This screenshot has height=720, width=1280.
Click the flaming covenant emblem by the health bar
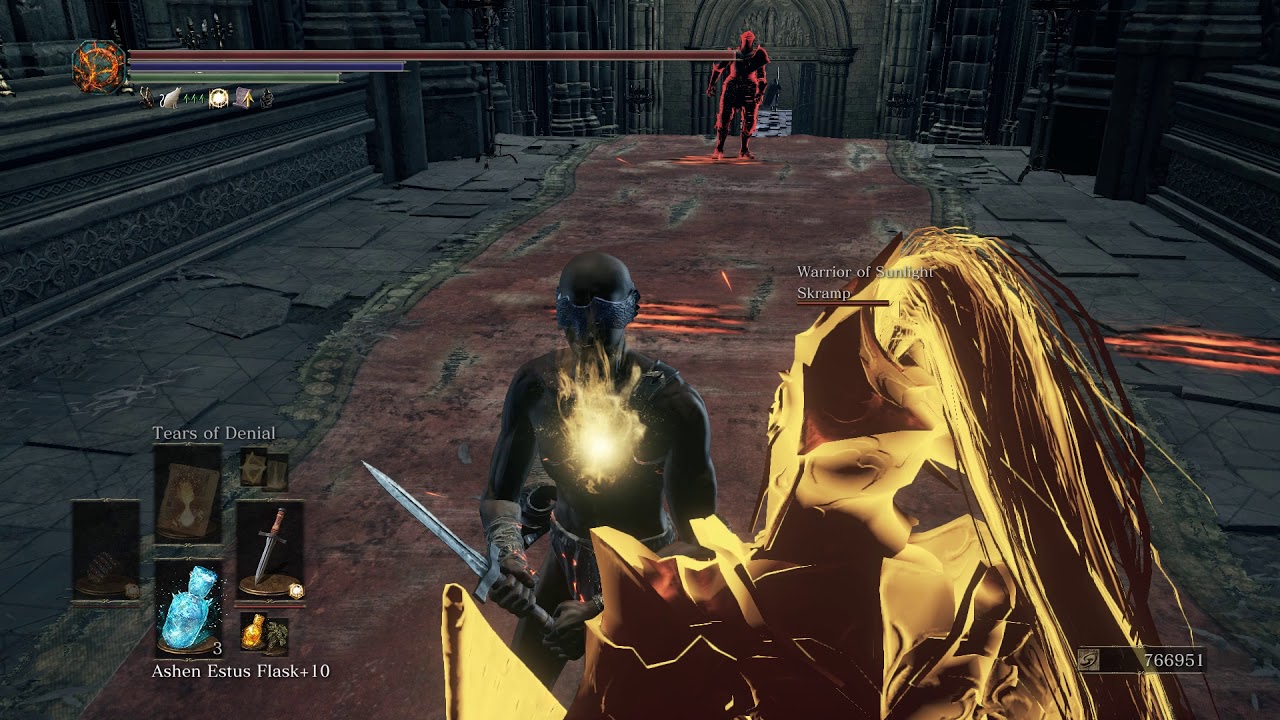point(99,67)
